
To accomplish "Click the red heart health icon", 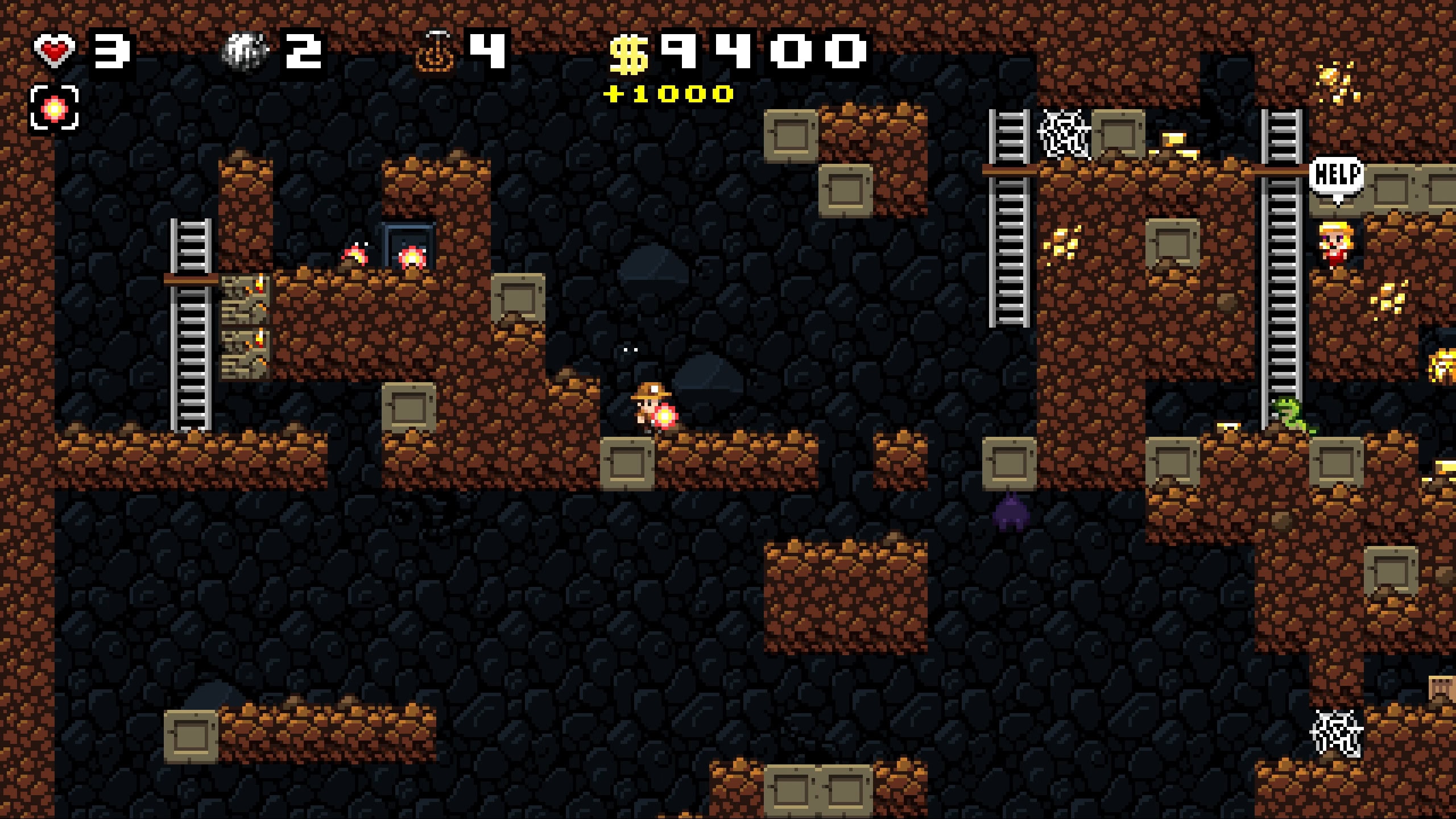I will [x=54, y=51].
